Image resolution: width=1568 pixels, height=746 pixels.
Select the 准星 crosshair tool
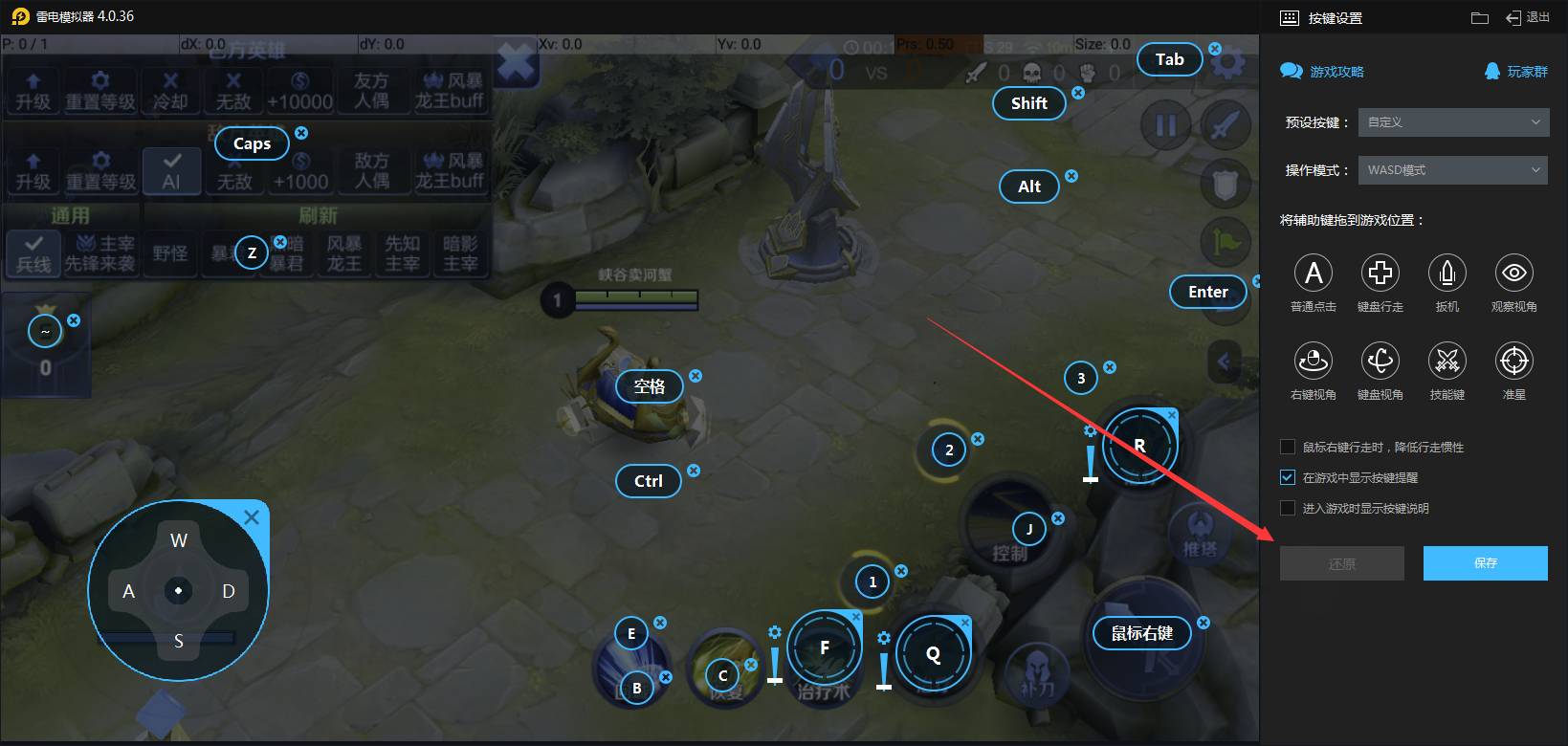tap(1513, 362)
